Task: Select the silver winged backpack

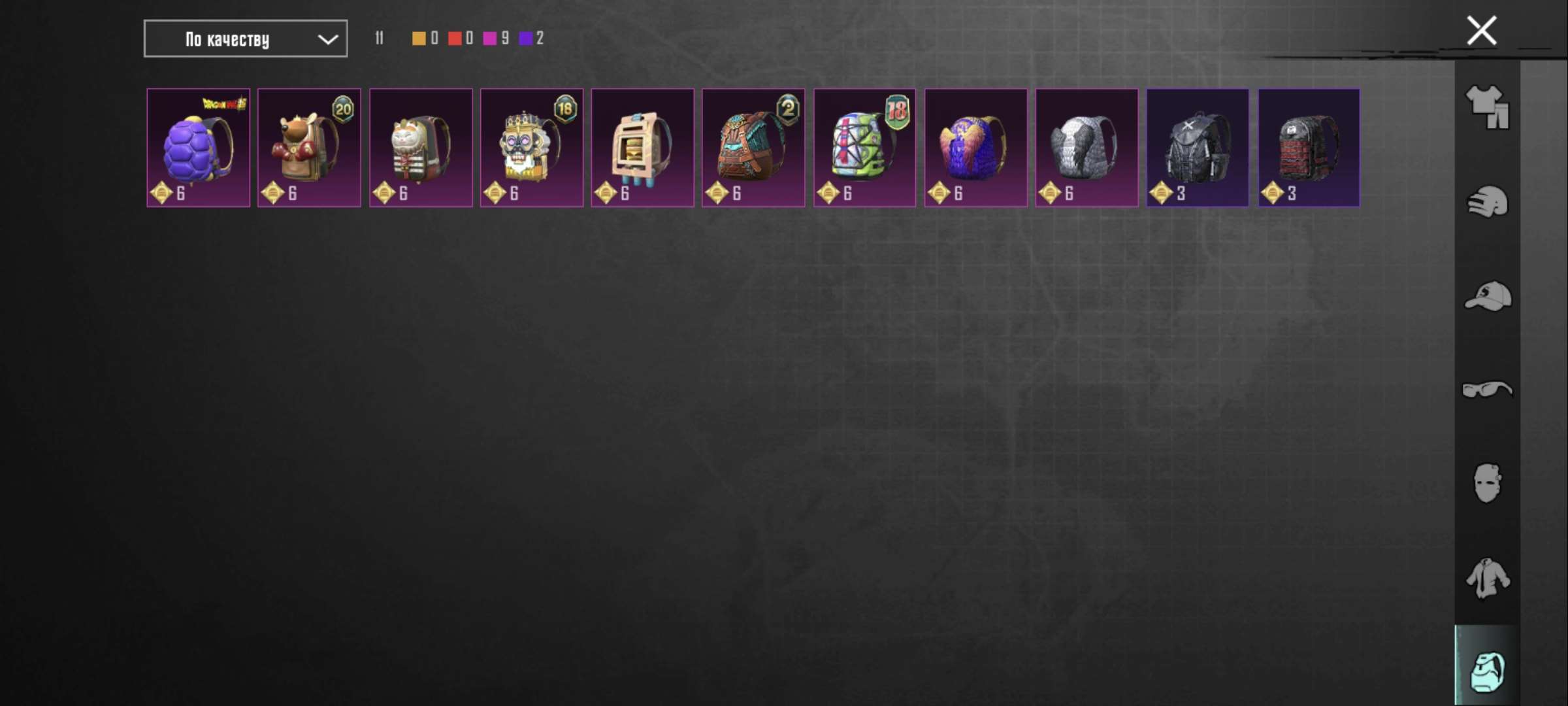Action: 1086,148
